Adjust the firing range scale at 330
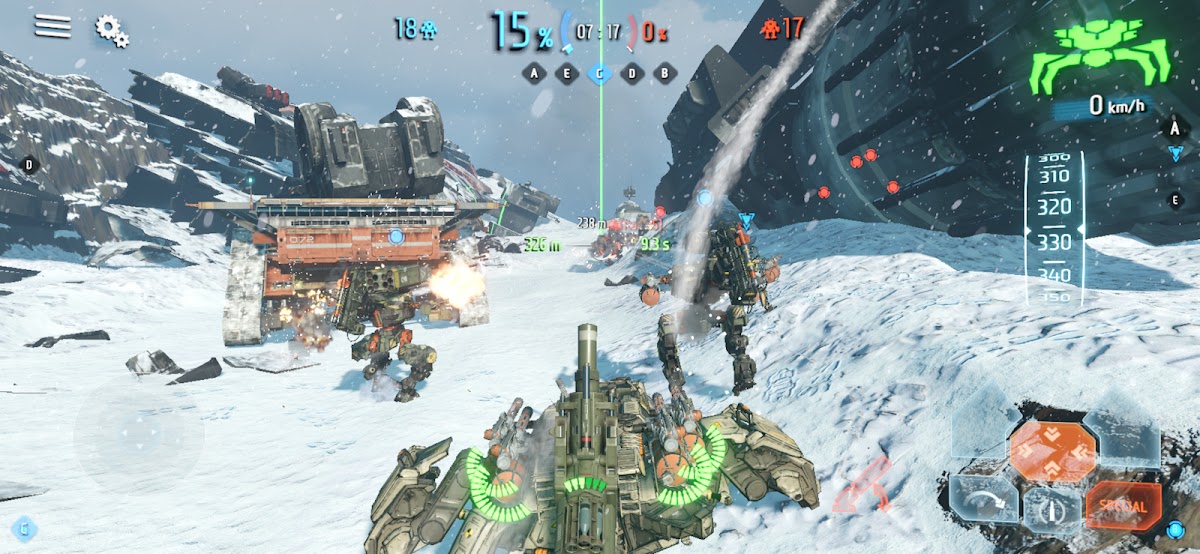 (1053, 242)
